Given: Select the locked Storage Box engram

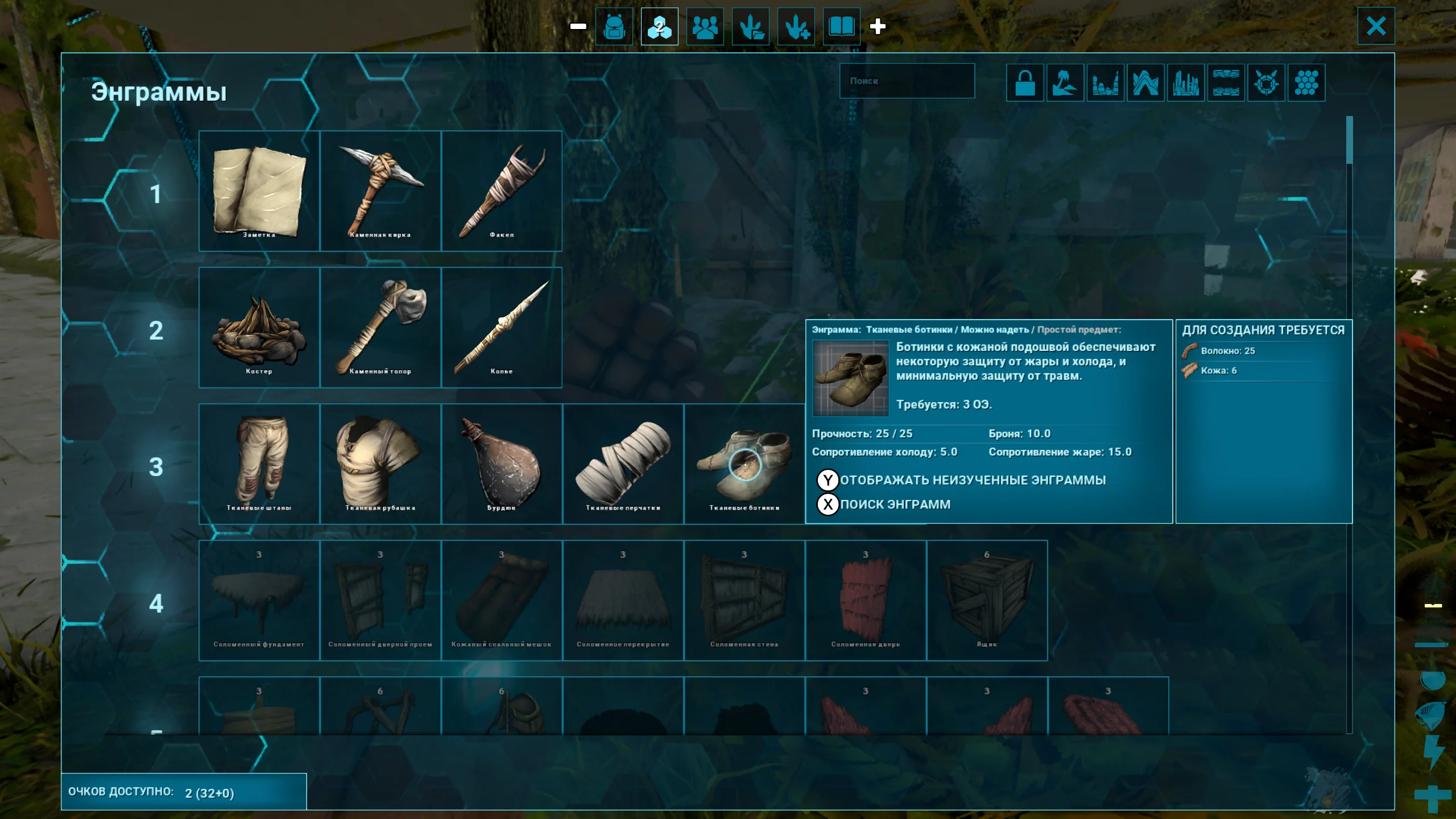Looking at the screenshot, I should [x=987, y=601].
